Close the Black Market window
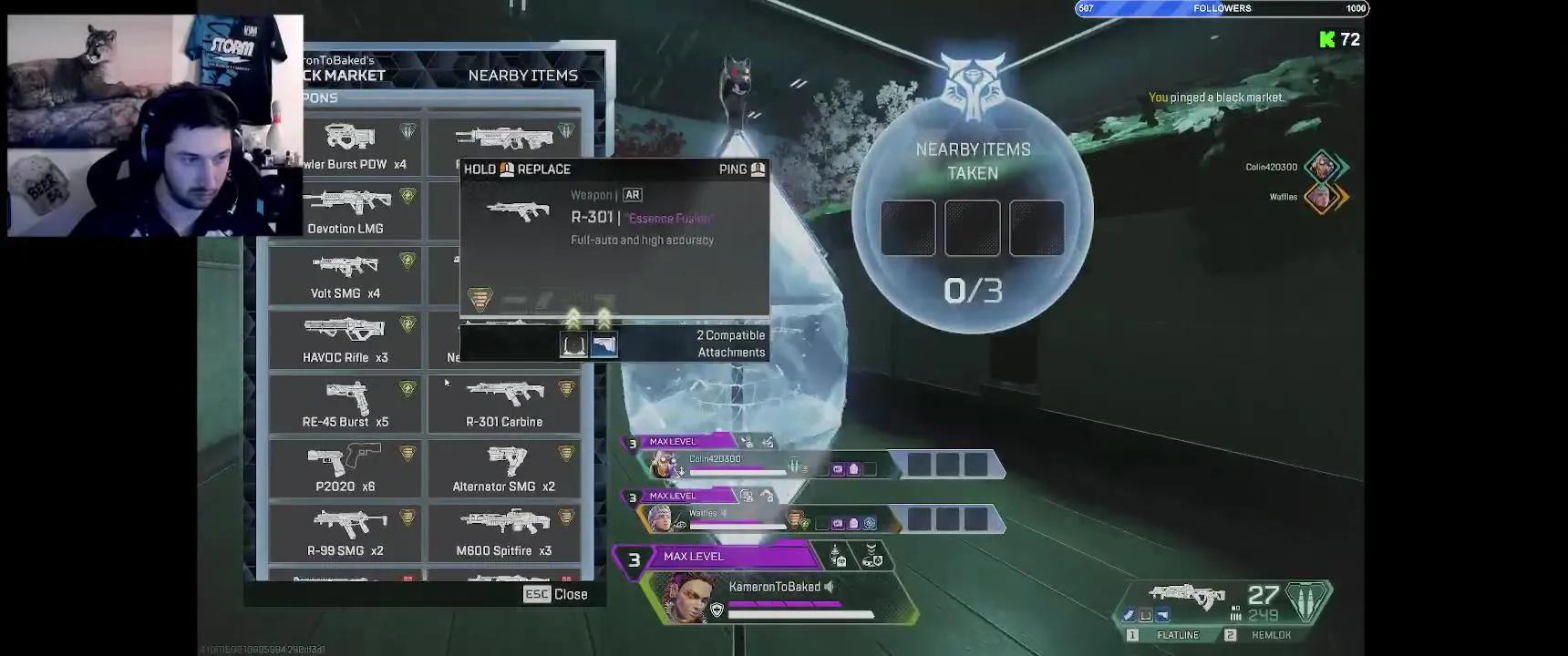This screenshot has height=656, width=1568. coord(555,594)
